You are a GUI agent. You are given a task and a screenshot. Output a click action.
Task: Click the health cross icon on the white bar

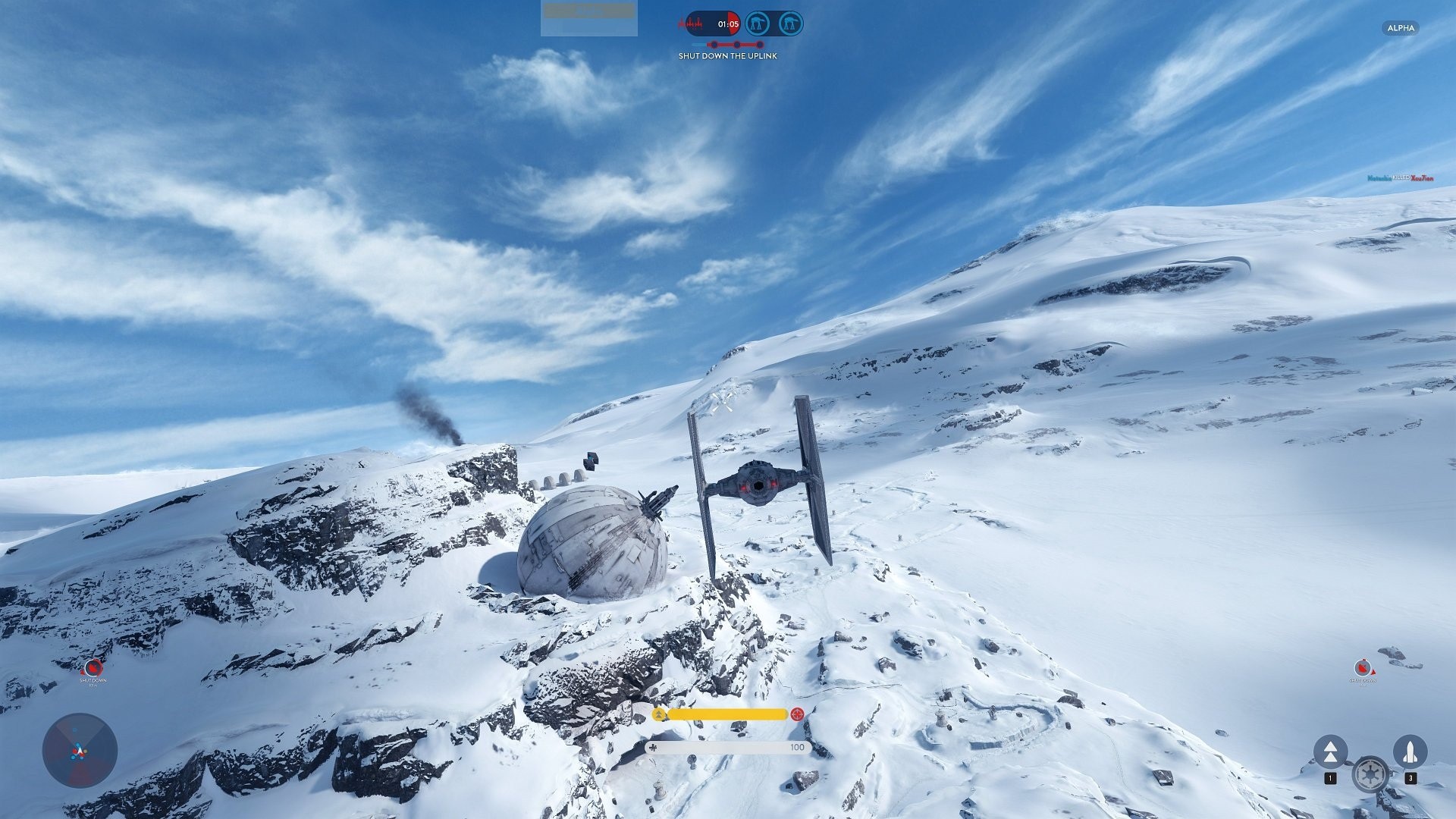pyautogui.click(x=653, y=748)
